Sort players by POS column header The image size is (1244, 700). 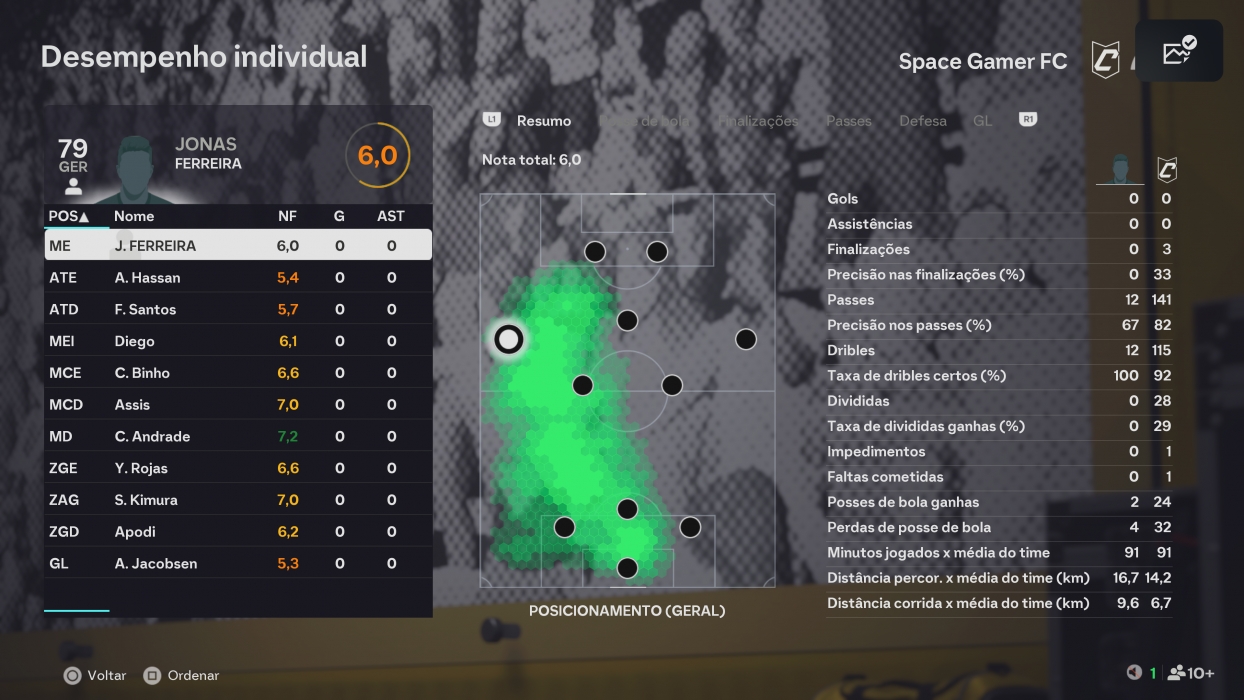pyautogui.click(x=69, y=216)
